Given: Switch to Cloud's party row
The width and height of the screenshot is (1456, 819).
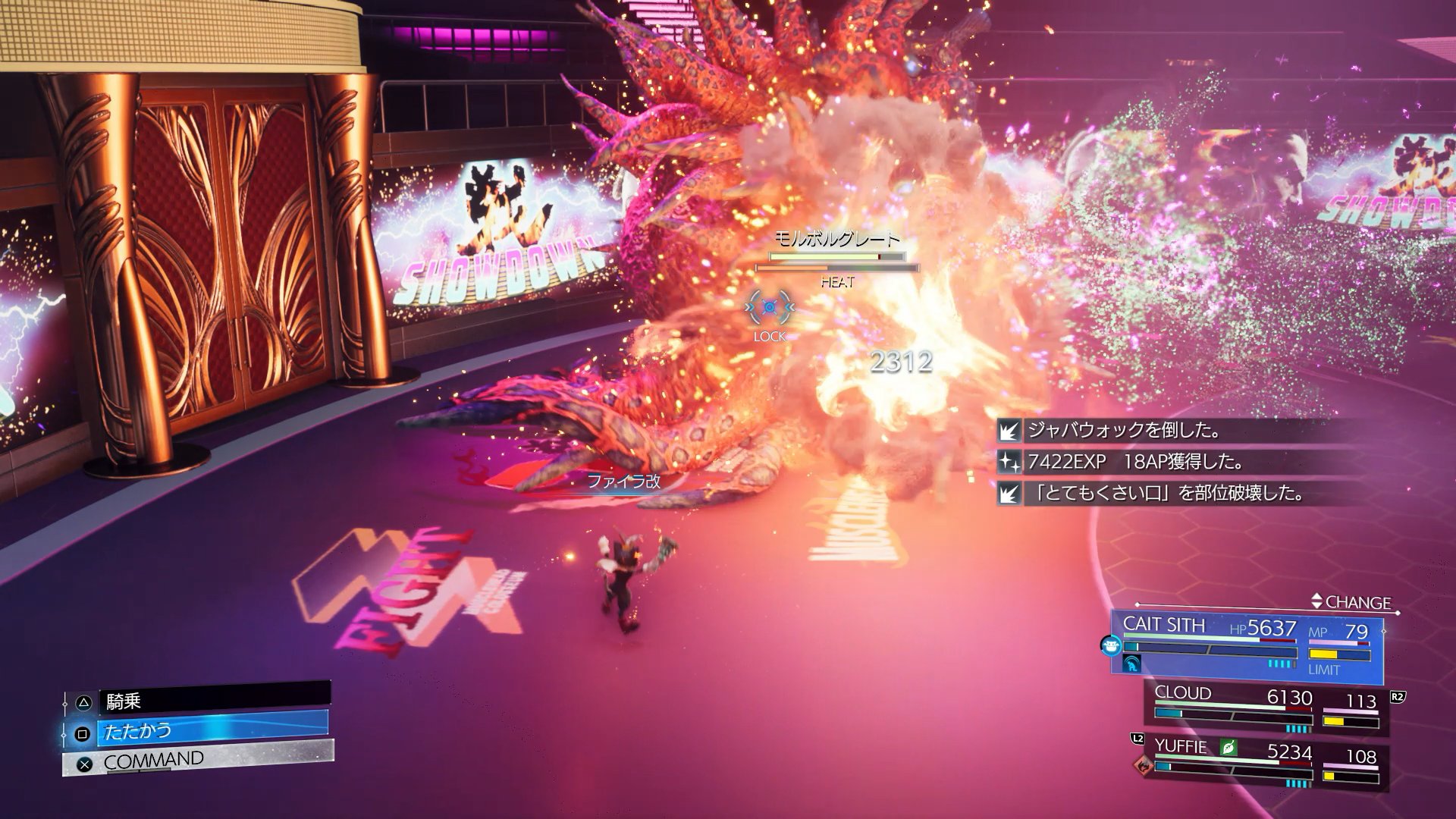Looking at the screenshot, I should (x=1266, y=707).
